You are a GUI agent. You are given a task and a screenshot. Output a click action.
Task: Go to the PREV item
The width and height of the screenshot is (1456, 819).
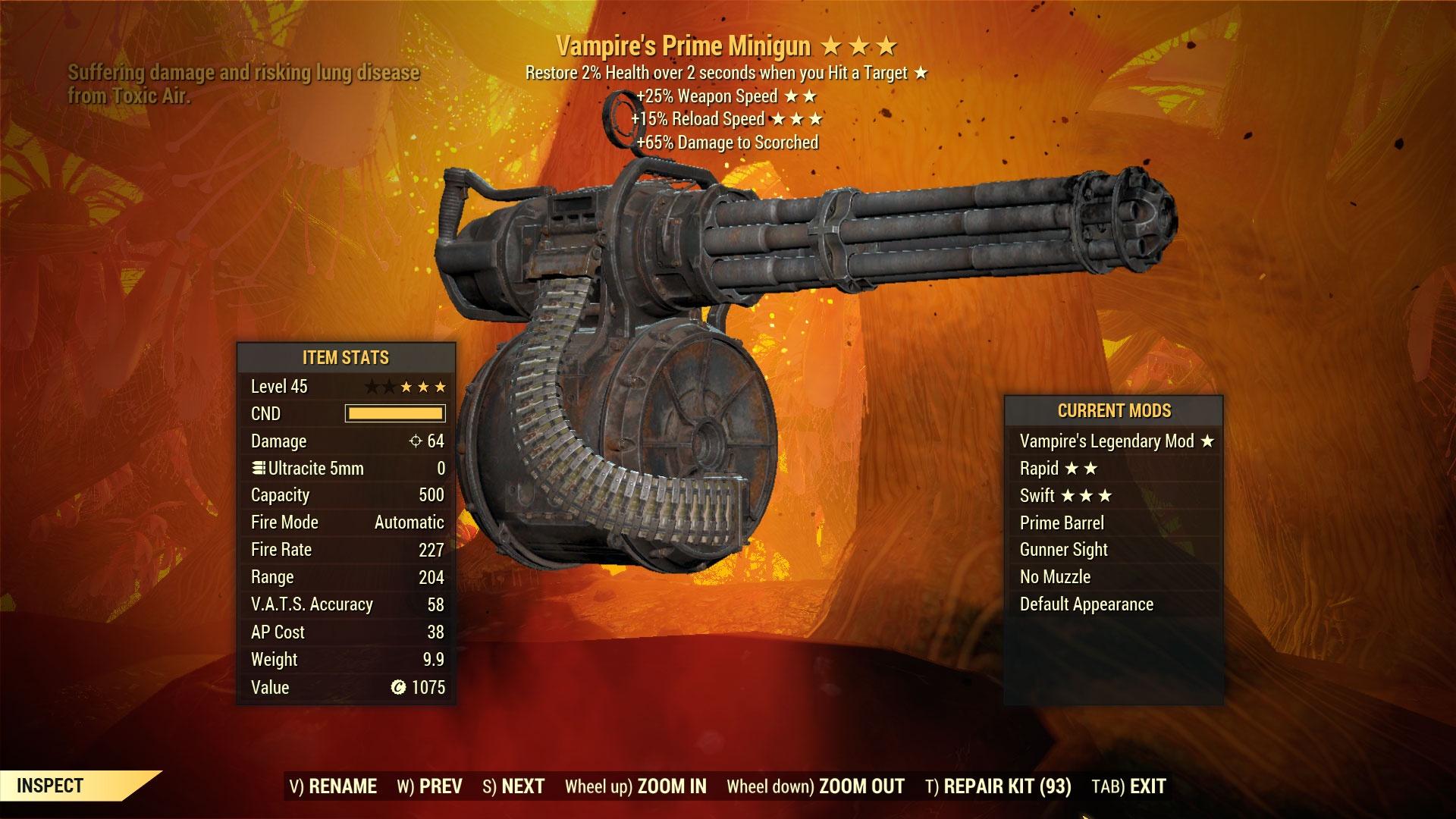tap(429, 786)
